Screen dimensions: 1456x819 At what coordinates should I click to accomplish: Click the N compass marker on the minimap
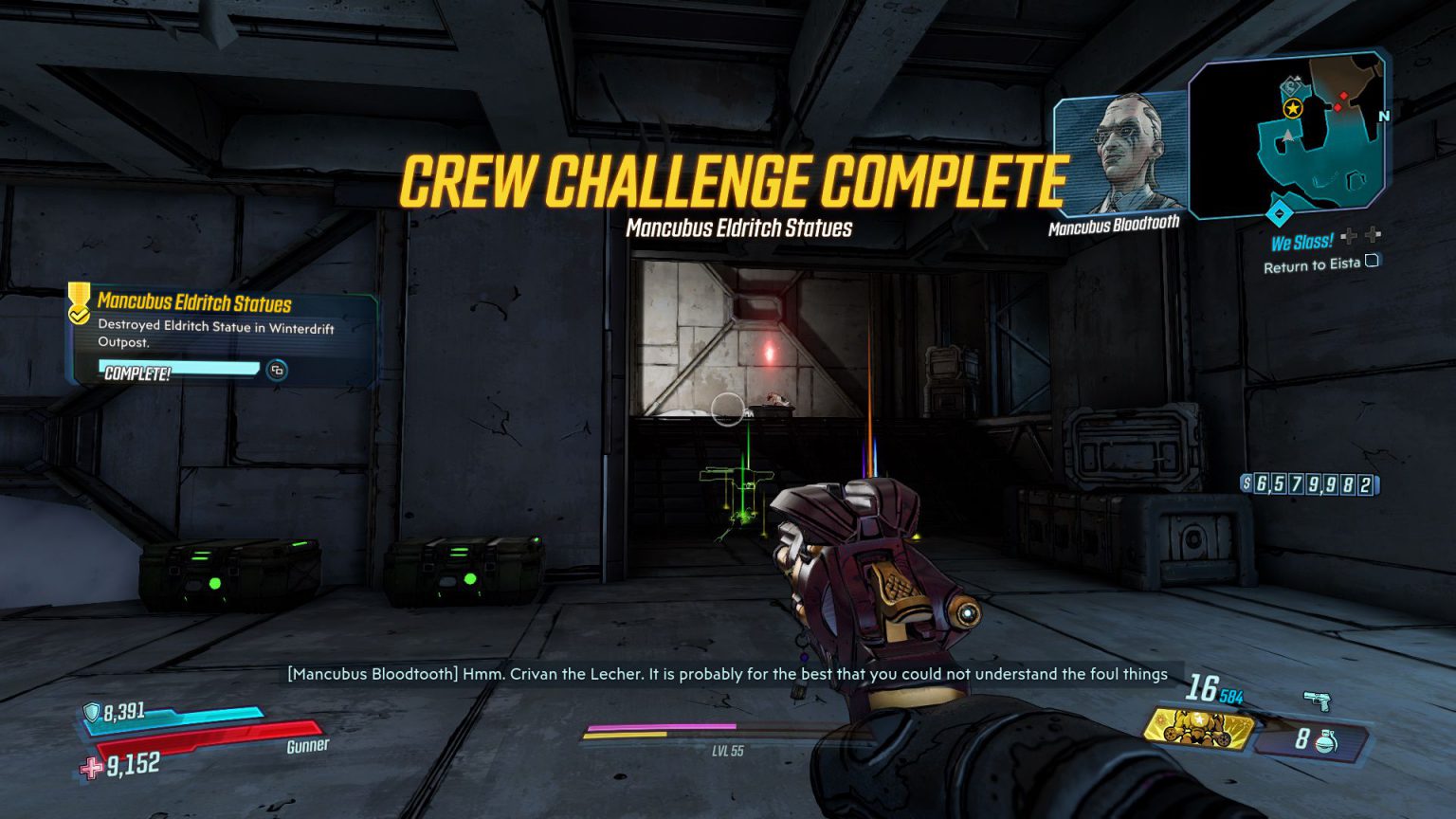(1385, 115)
